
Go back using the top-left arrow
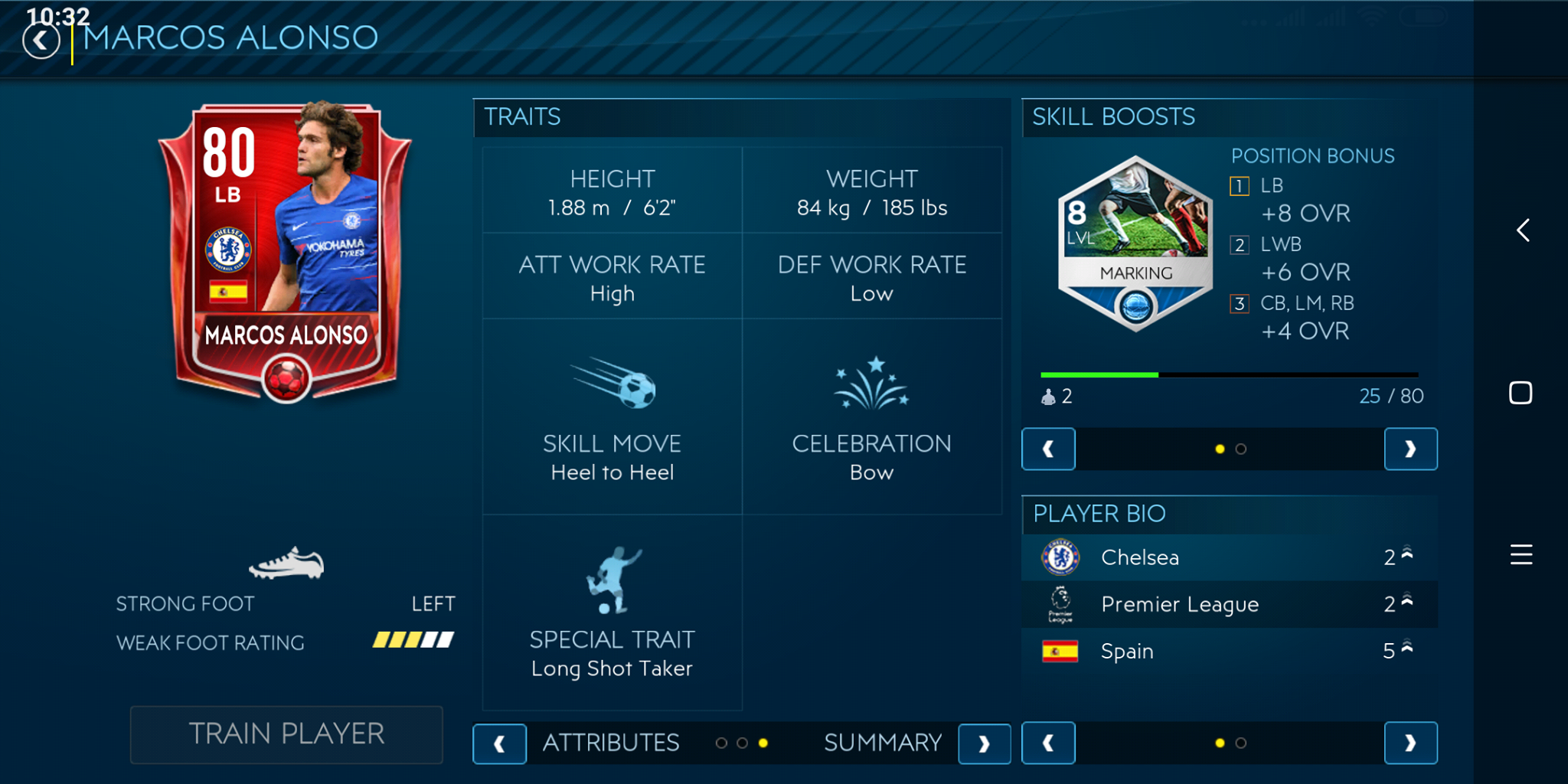point(41,40)
